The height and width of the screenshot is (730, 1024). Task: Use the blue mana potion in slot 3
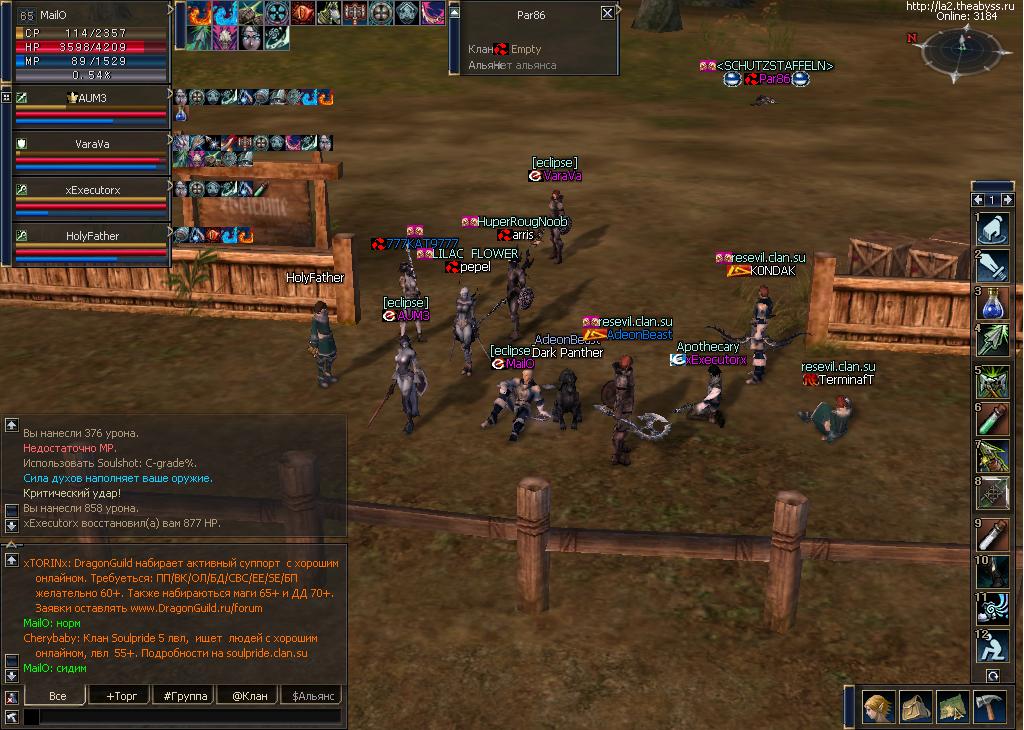pyautogui.click(x=993, y=304)
